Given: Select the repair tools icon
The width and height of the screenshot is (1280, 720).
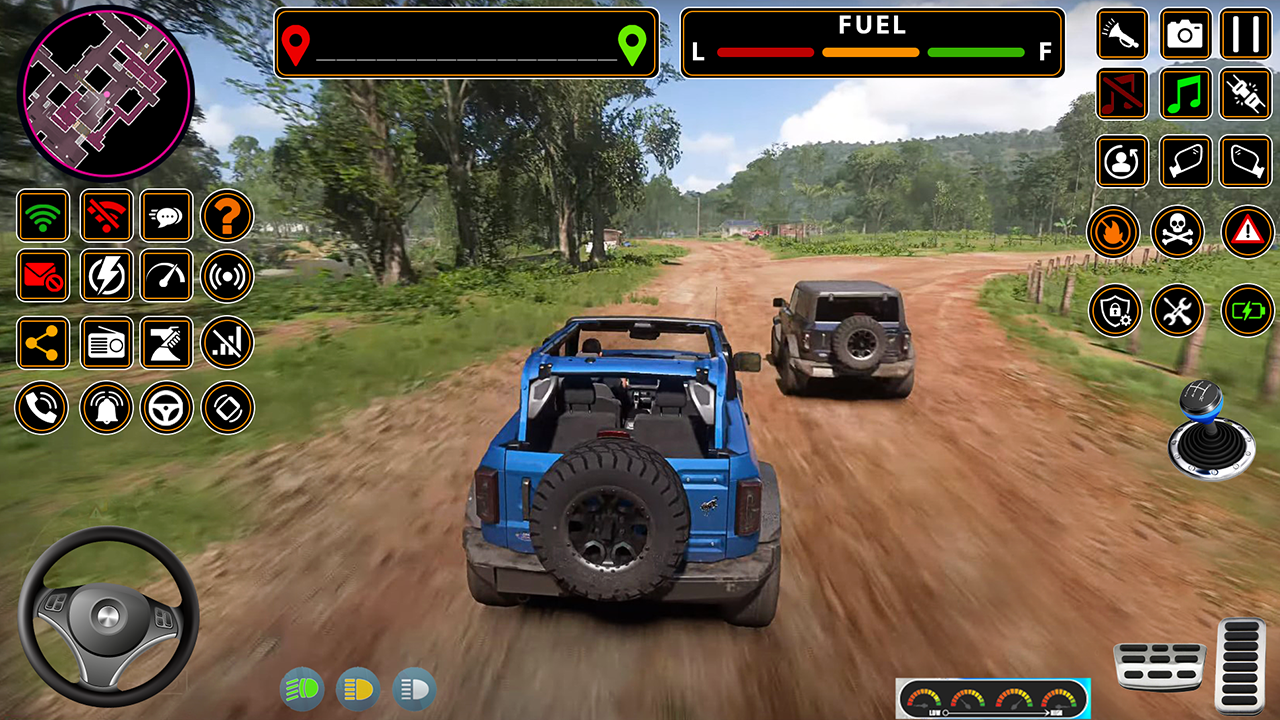Looking at the screenshot, I should pos(1178,310).
